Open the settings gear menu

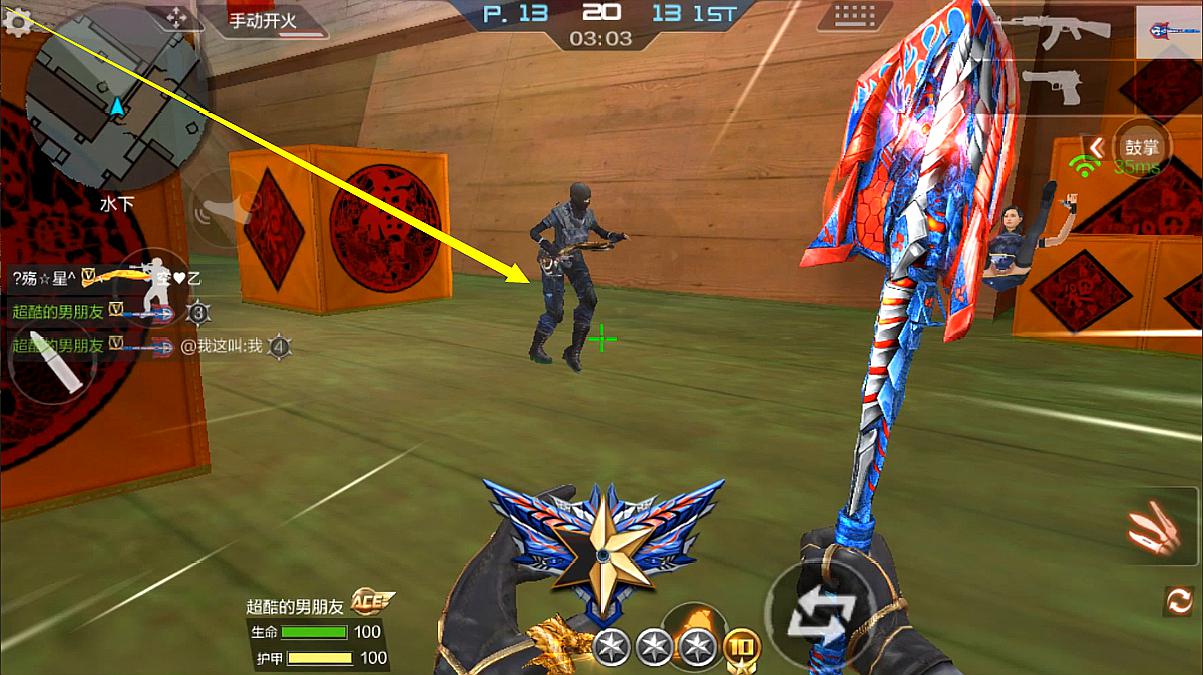click(16, 21)
